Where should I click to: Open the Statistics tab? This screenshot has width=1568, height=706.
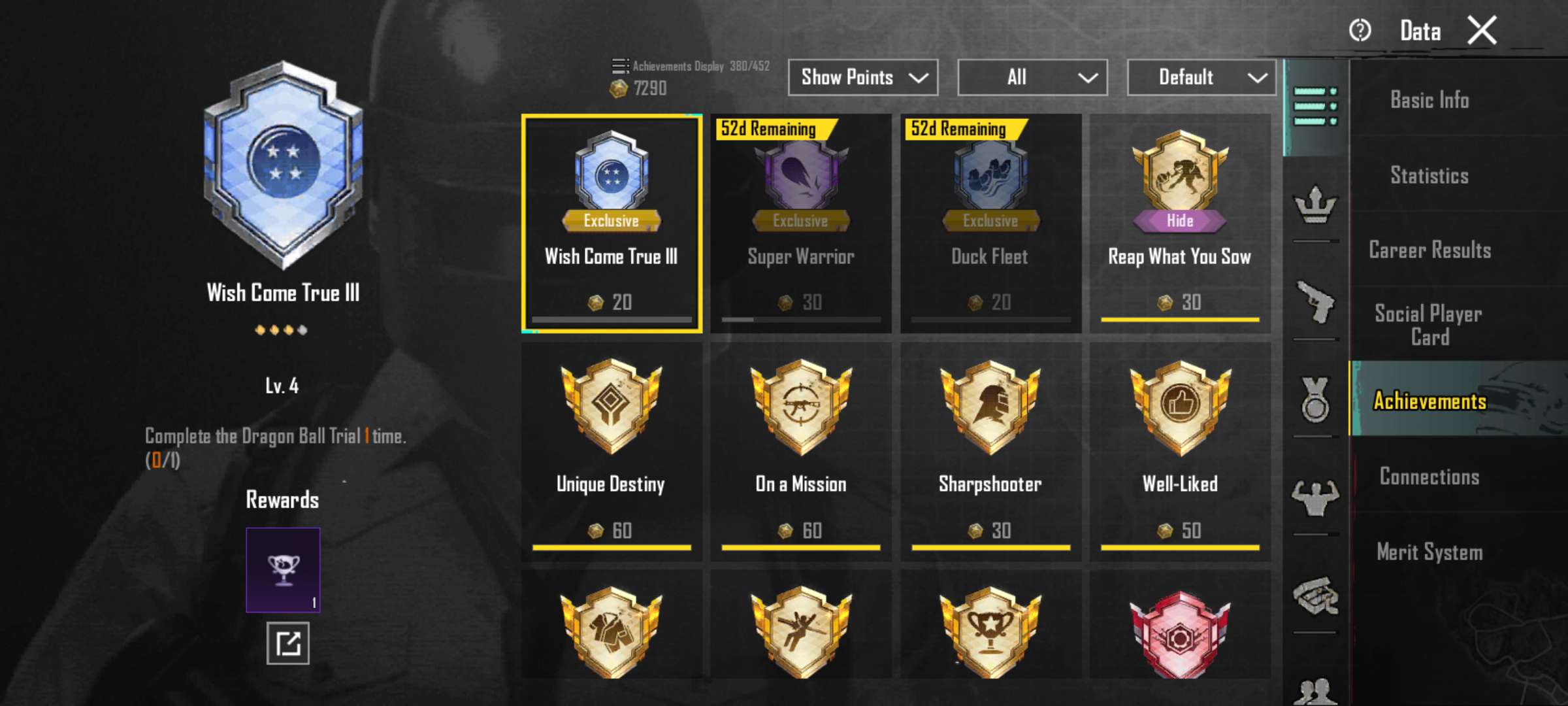pos(1429,175)
